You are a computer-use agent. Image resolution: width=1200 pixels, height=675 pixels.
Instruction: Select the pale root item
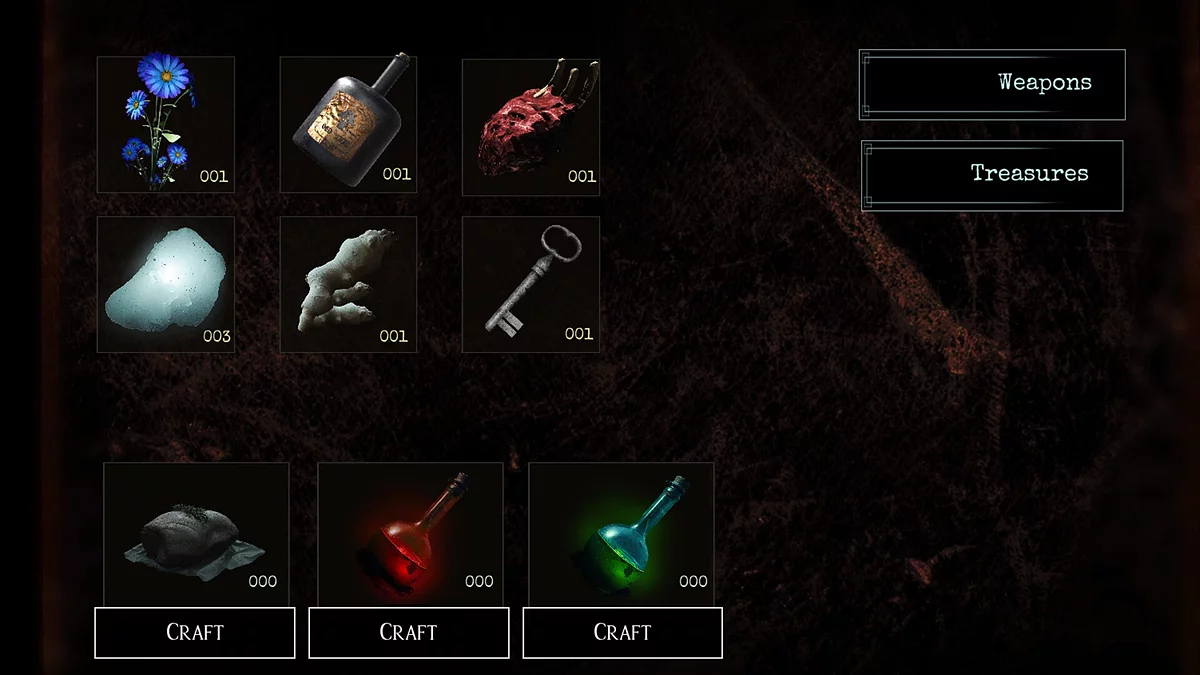pyautogui.click(x=348, y=284)
